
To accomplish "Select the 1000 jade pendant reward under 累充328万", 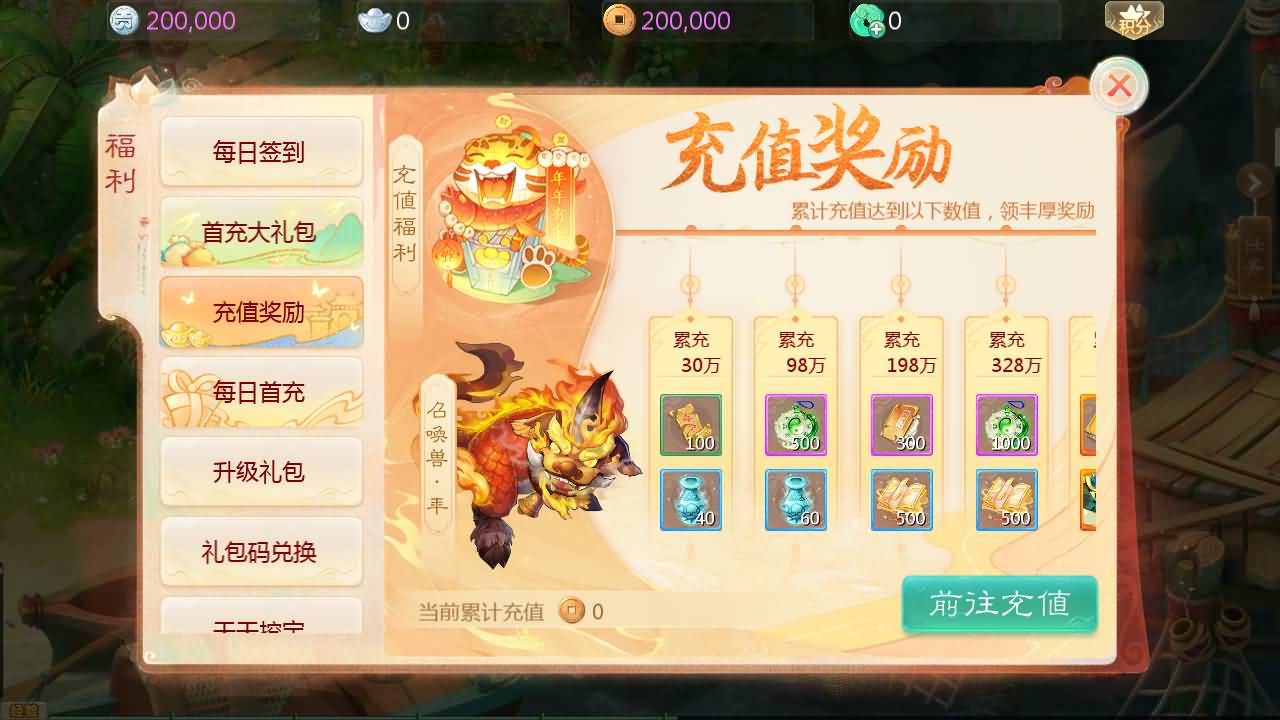I will pyautogui.click(x=1007, y=425).
